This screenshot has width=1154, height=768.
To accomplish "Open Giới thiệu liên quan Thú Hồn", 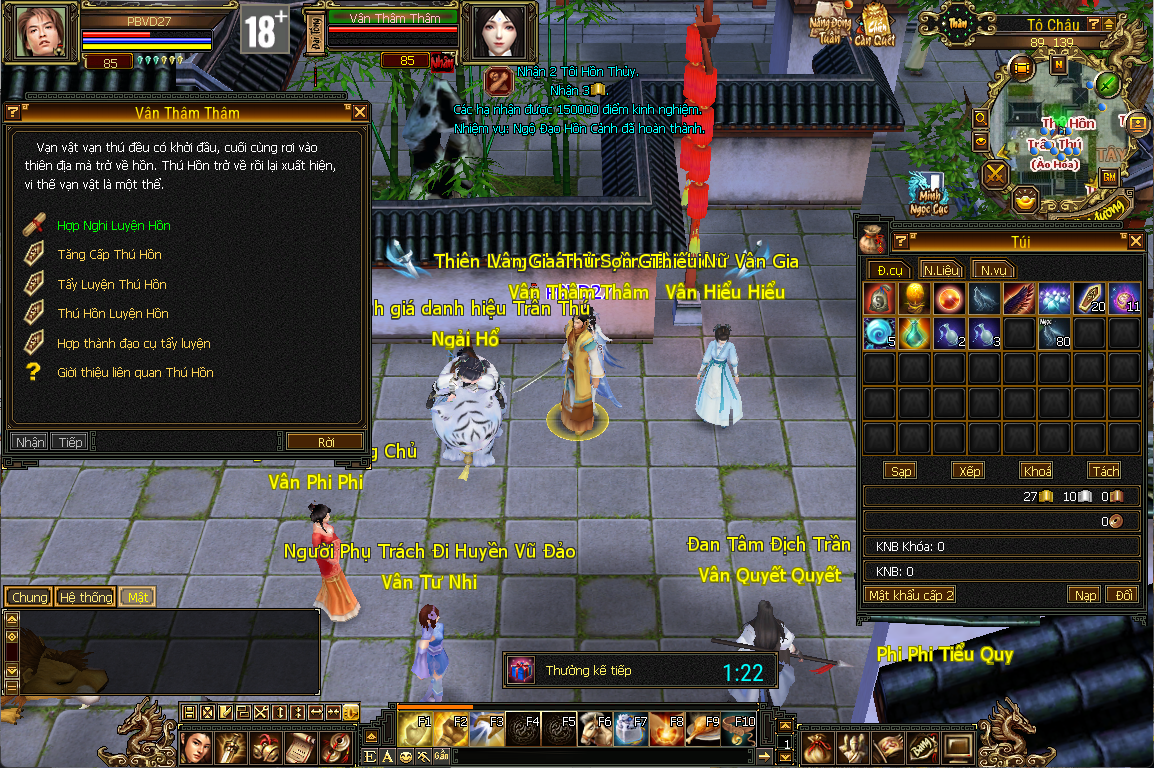I will point(135,372).
